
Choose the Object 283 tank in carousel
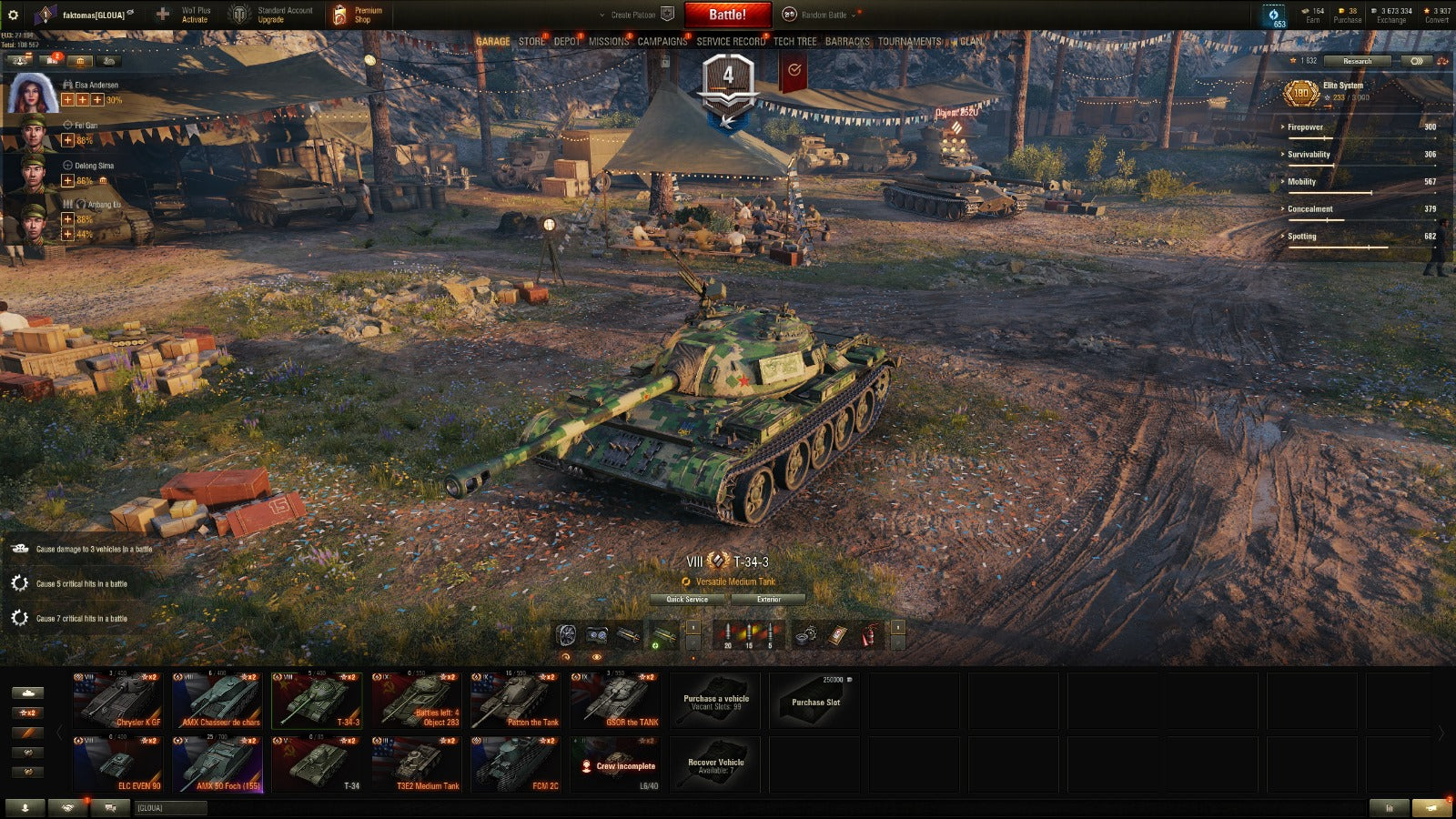pos(416,701)
